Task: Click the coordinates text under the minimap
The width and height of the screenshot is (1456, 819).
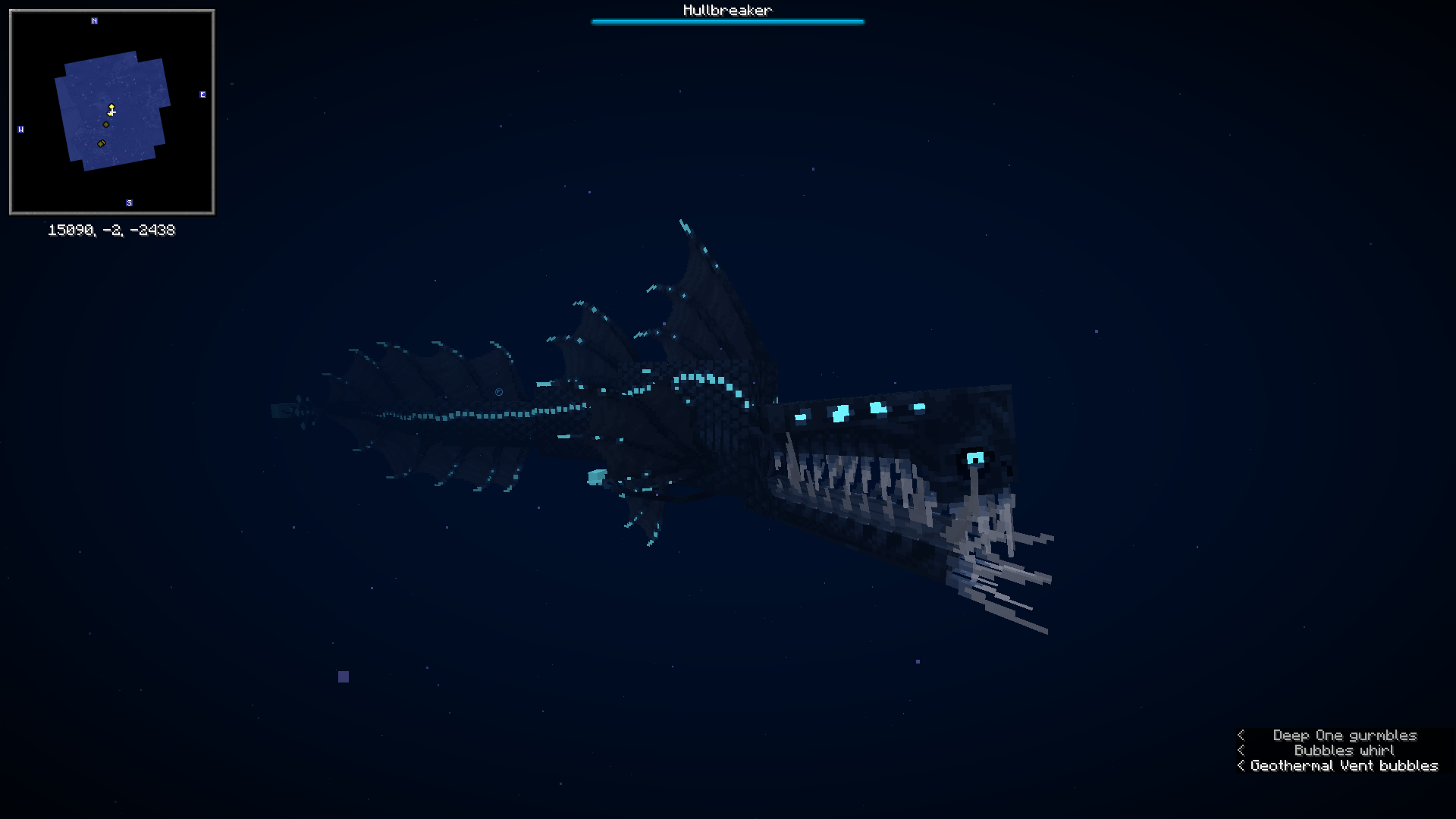Action: pyautogui.click(x=111, y=230)
